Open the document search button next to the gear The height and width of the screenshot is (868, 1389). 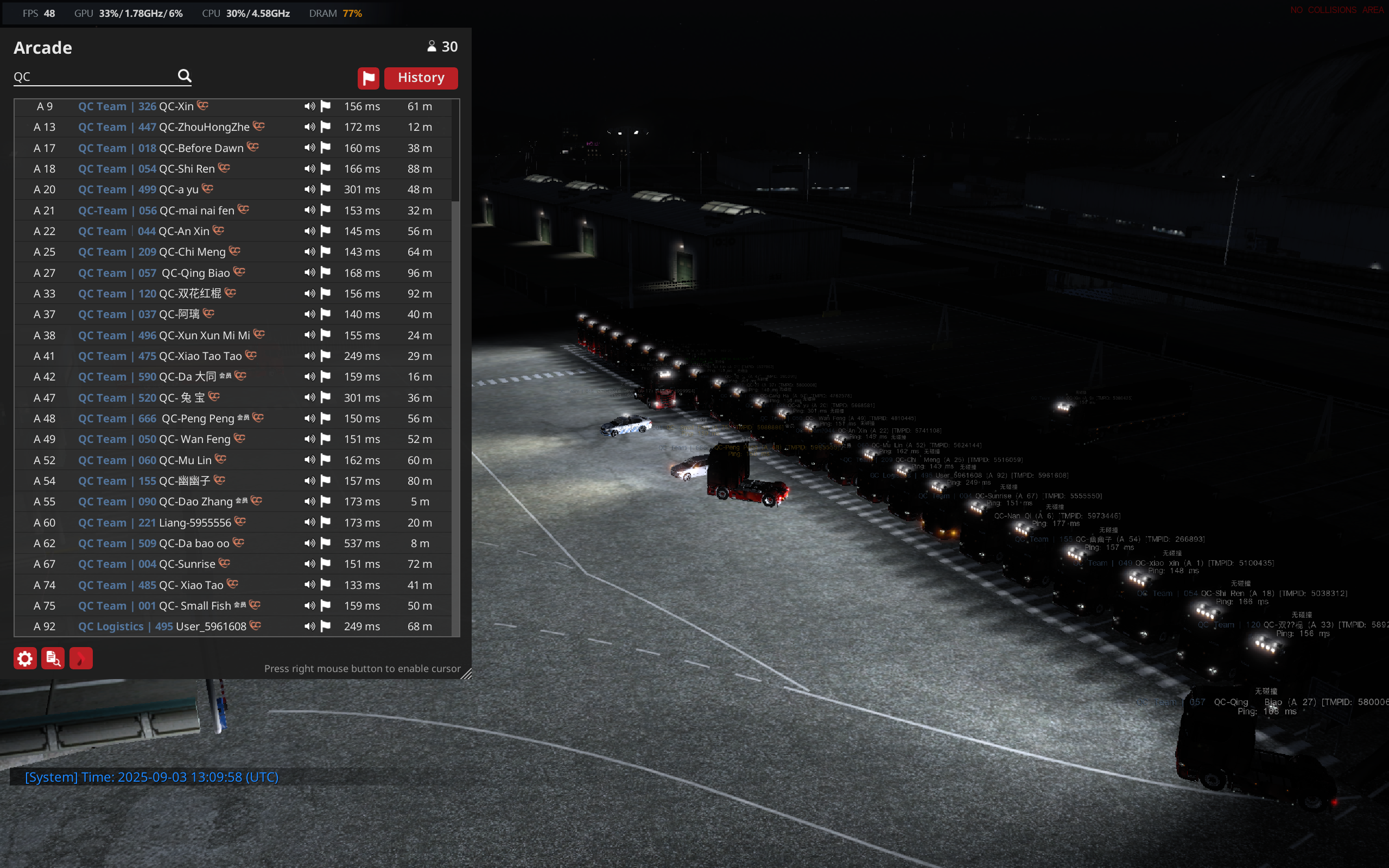[x=53, y=658]
